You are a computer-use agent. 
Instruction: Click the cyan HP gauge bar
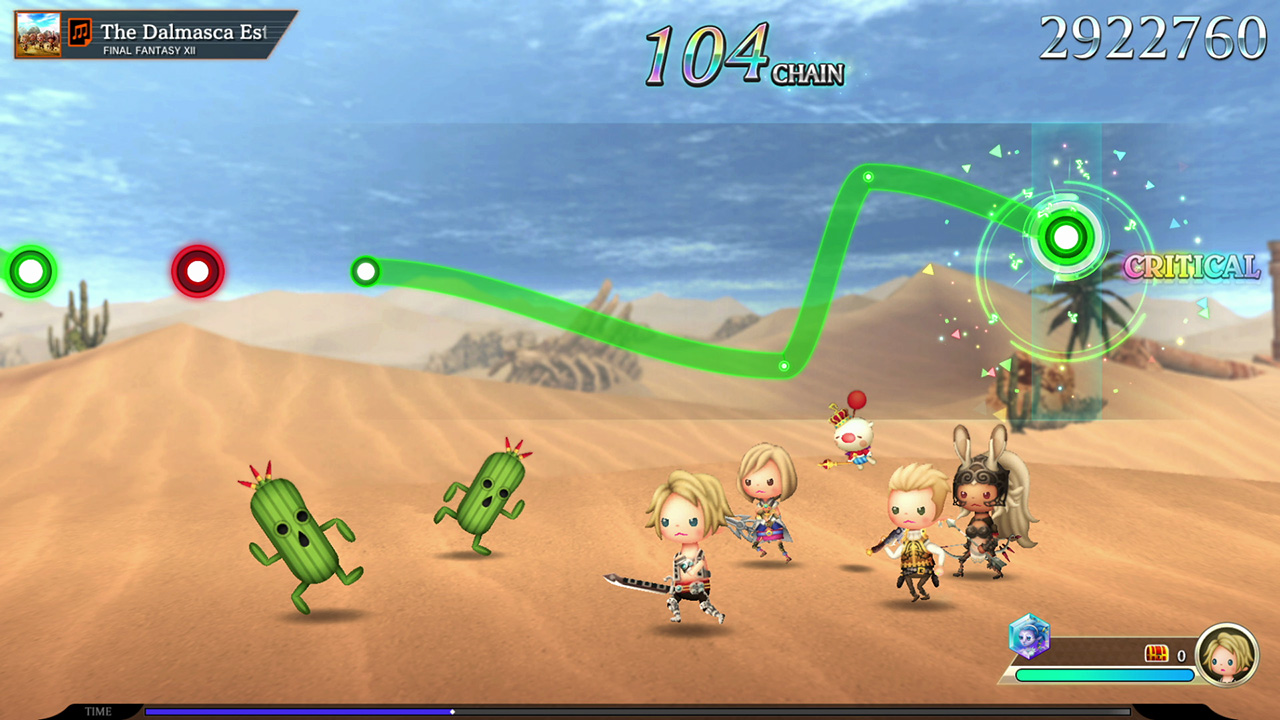point(1105,676)
